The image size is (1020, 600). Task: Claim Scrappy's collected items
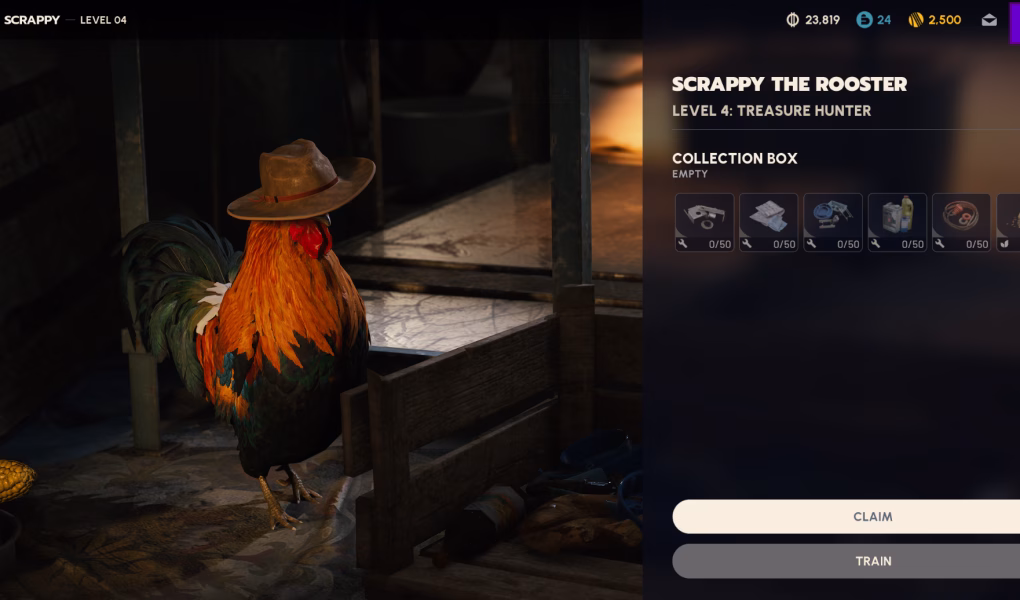[x=872, y=517]
